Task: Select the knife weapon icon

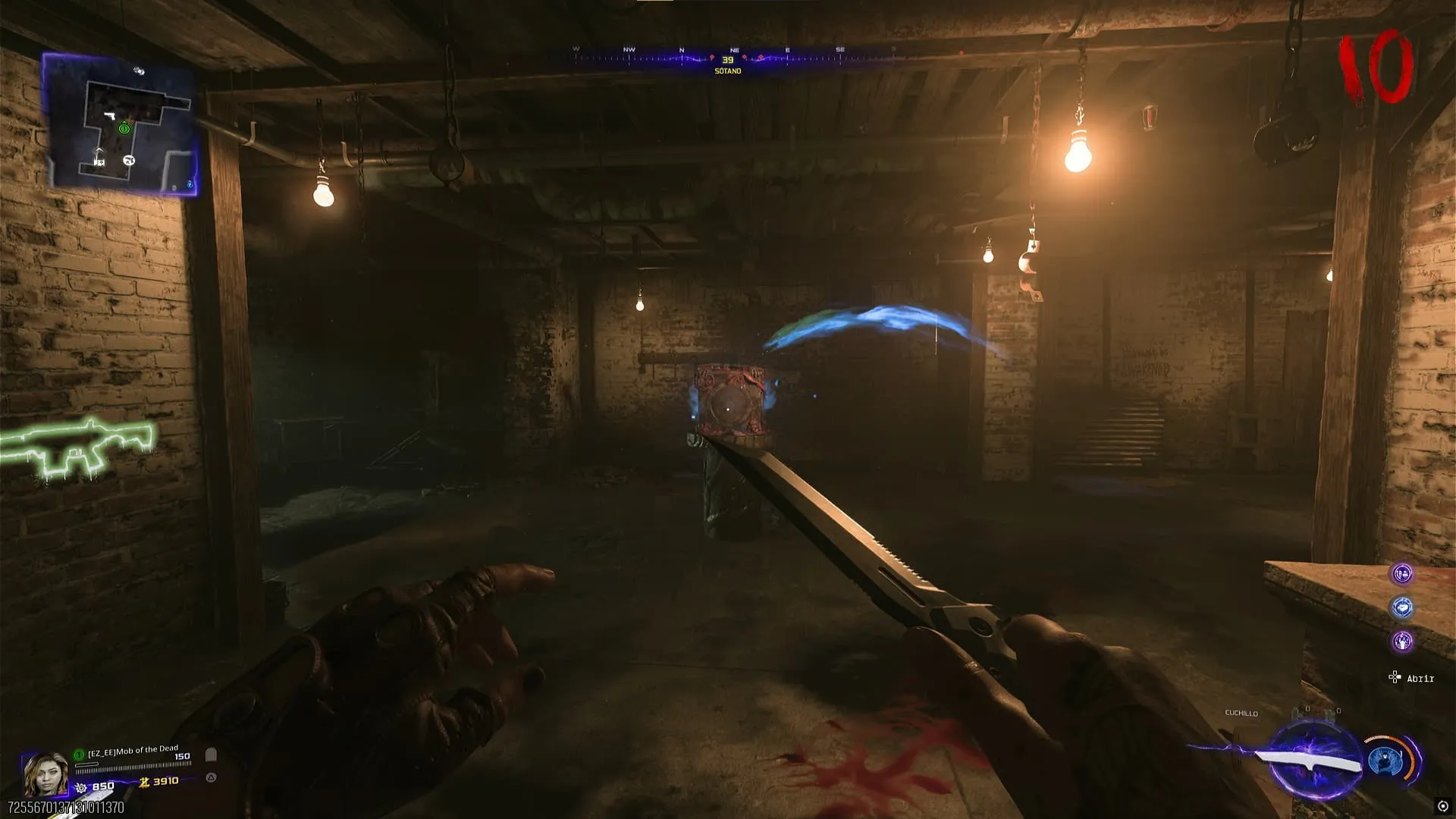Action: 1306,761
